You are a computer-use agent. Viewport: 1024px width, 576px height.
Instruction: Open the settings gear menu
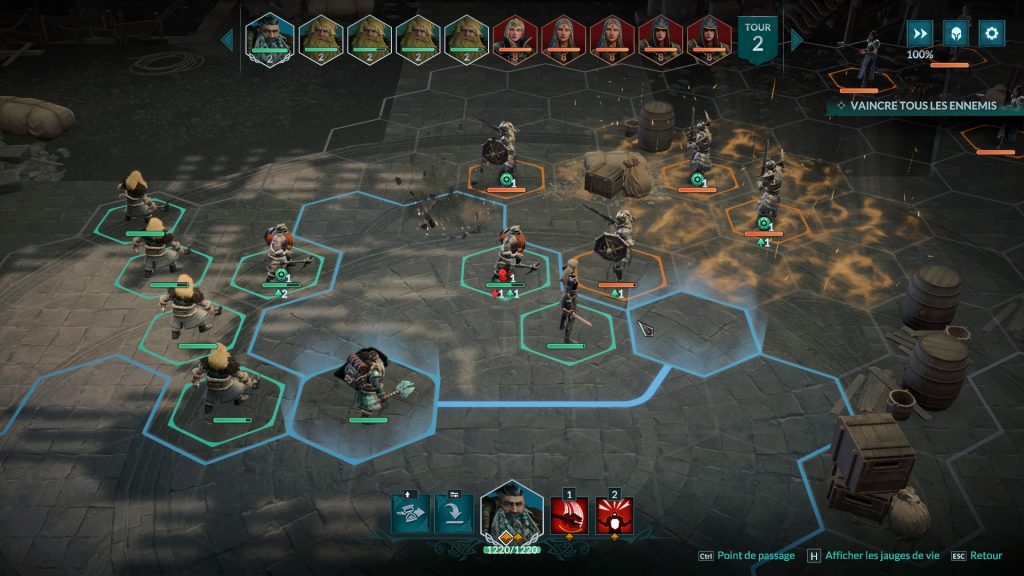click(991, 33)
